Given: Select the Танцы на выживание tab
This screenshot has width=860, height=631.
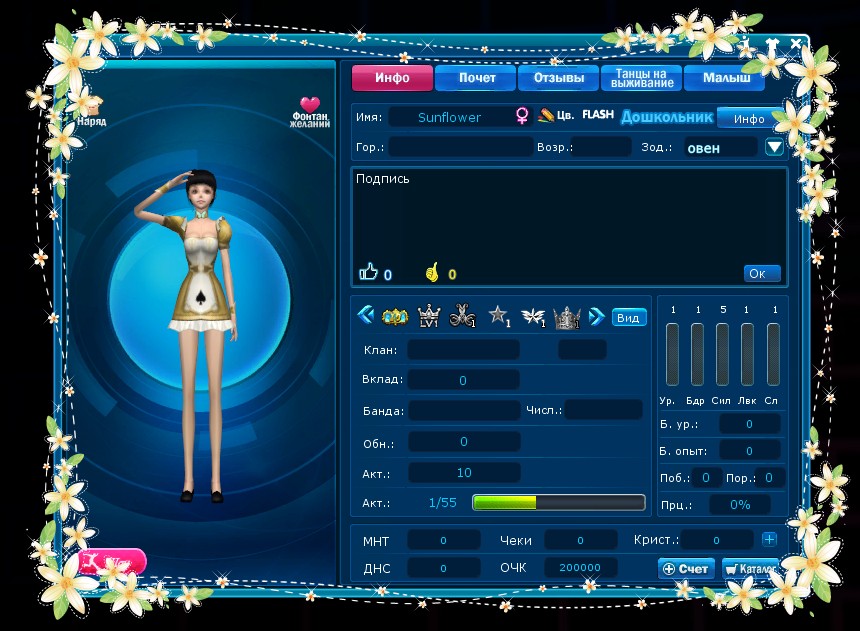Looking at the screenshot, I should 641,78.
